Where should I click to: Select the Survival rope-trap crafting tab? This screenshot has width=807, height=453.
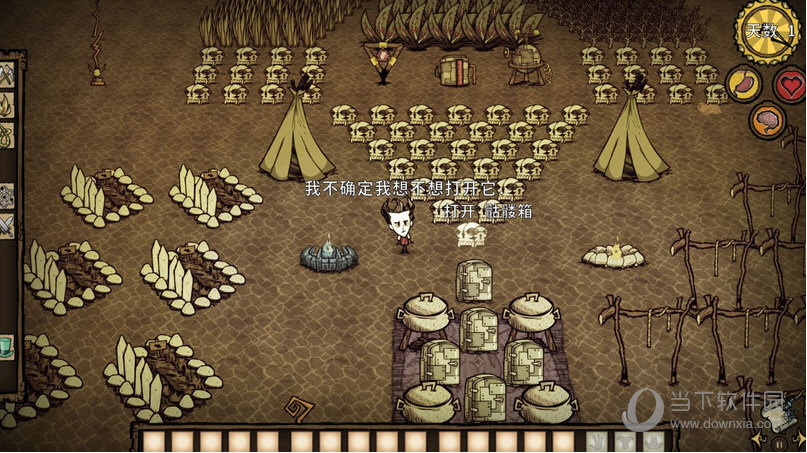(x=6, y=135)
